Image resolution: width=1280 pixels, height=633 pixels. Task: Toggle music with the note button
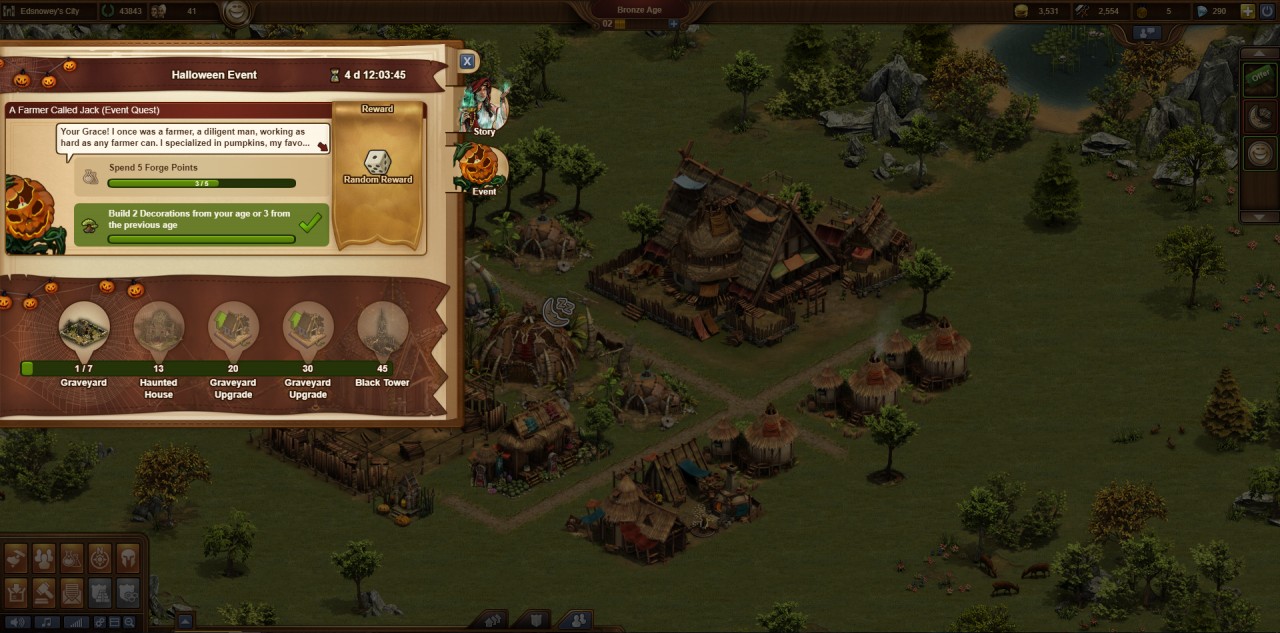pyautogui.click(x=46, y=622)
